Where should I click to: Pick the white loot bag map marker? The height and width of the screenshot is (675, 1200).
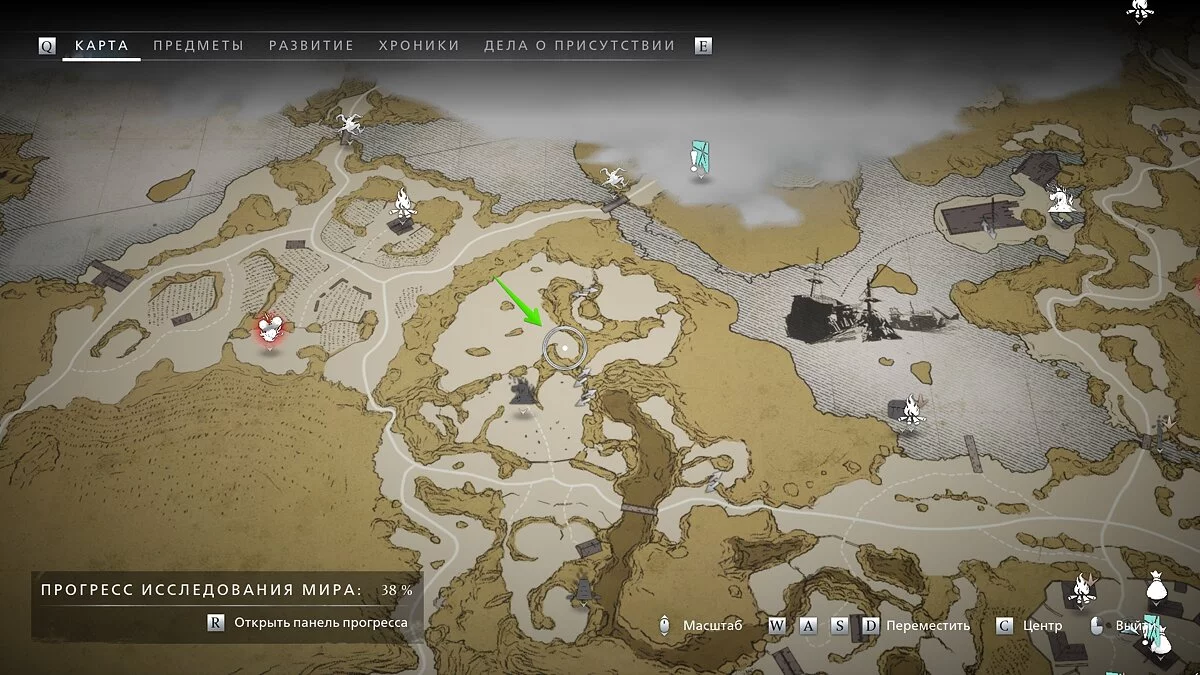pyautogui.click(x=1156, y=591)
